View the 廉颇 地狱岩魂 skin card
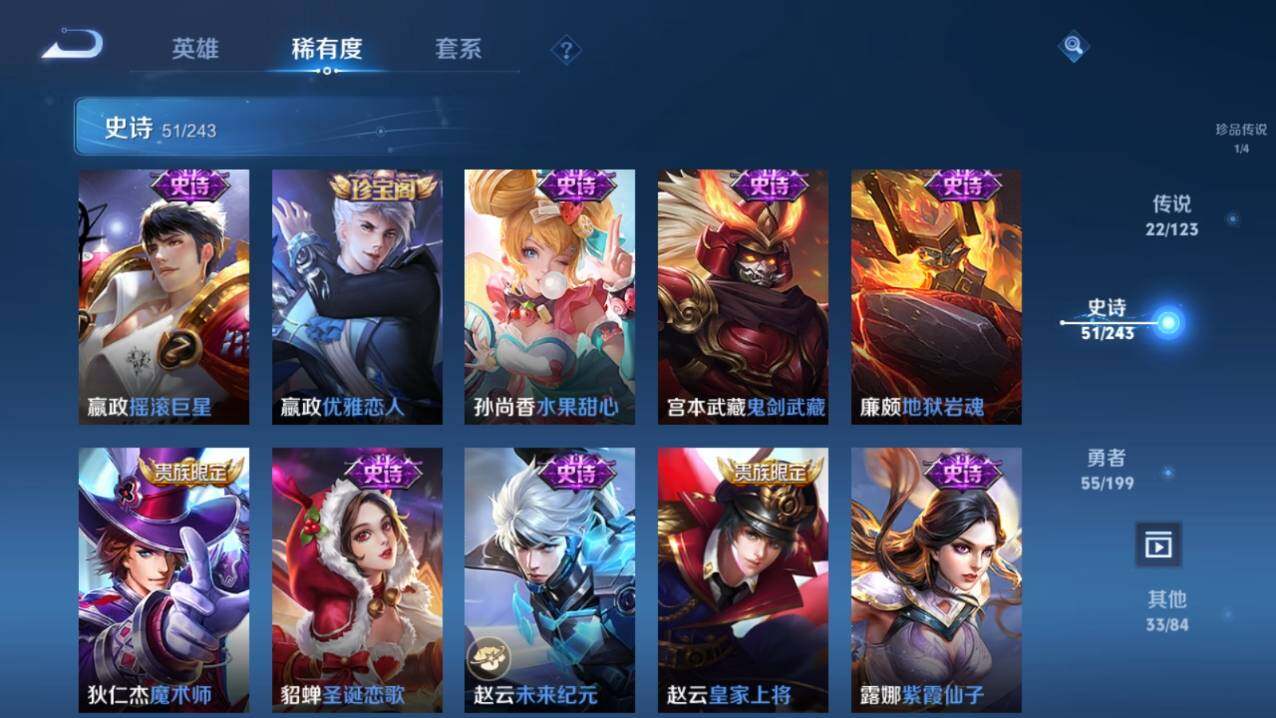 [936, 296]
